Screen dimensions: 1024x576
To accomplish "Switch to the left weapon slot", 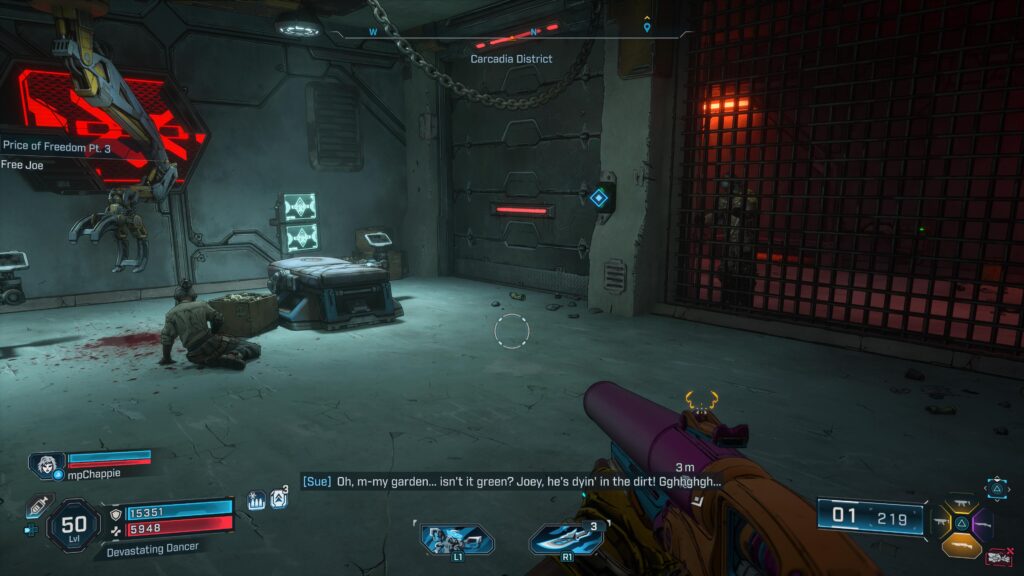I will click(x=941, y=522).
